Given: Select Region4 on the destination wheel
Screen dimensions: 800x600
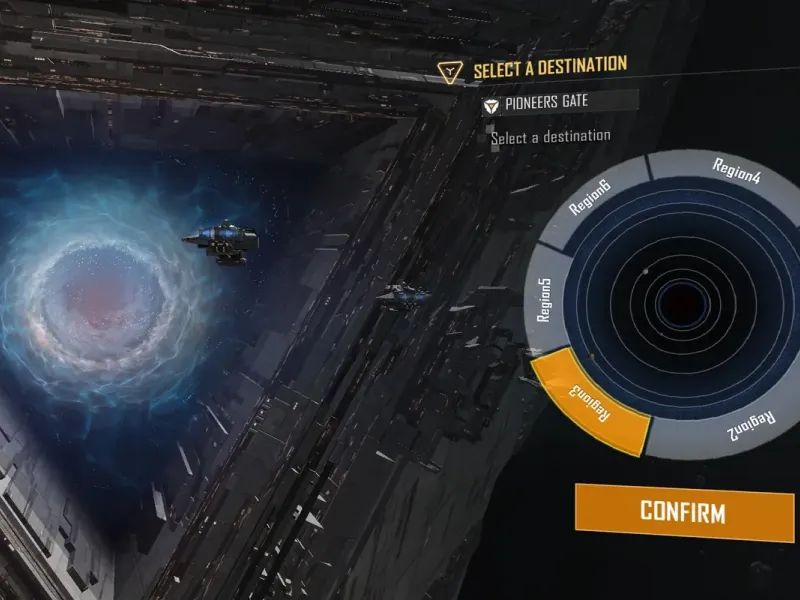Looking at the screenshot, I should coord(736,171).
